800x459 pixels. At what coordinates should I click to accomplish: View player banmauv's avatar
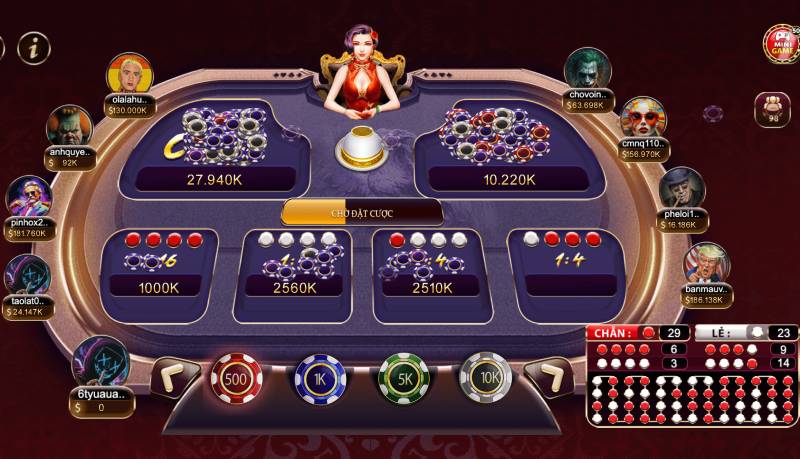tap(707, 264)
